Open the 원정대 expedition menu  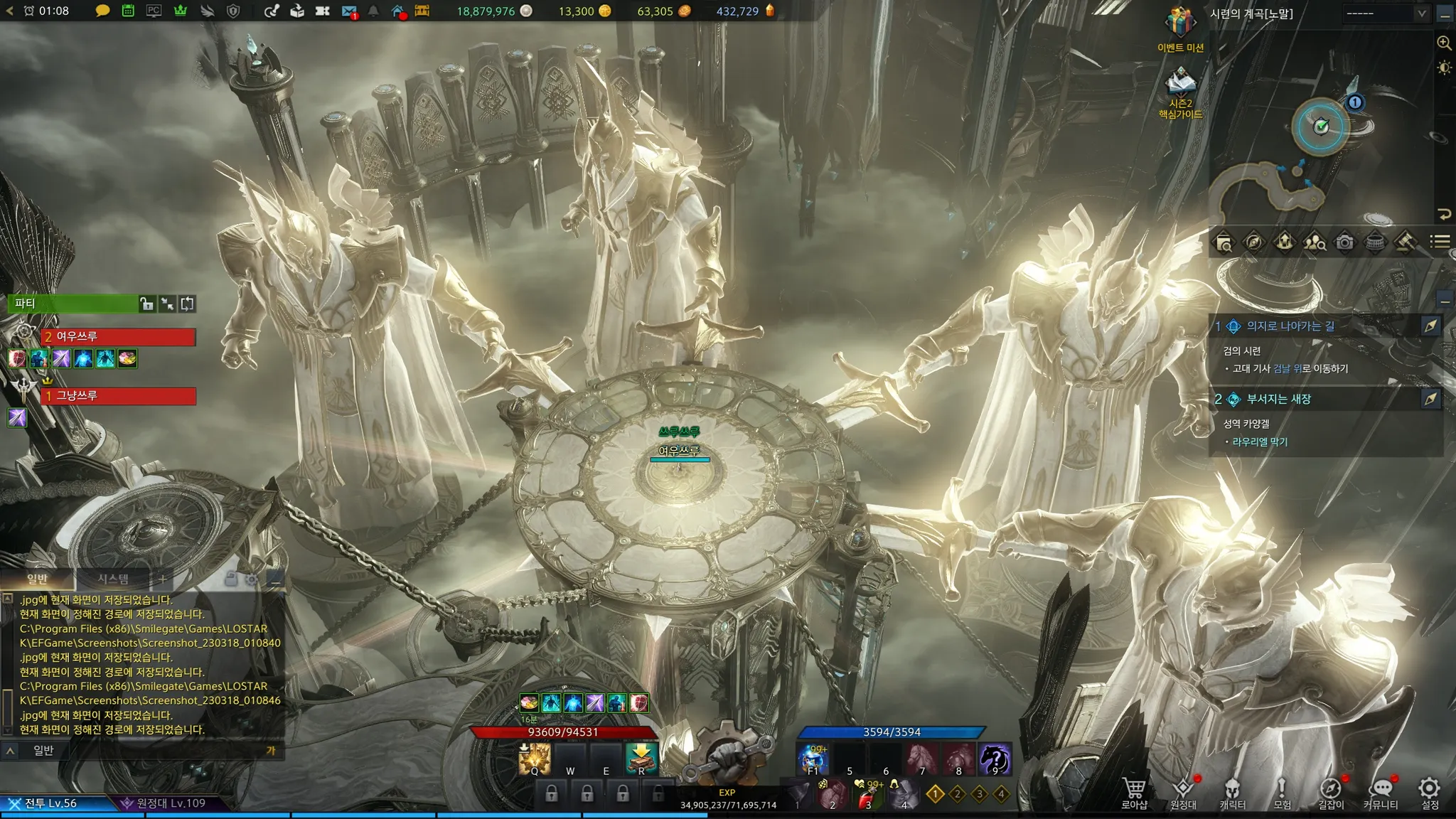click(x=1183, y=792)
